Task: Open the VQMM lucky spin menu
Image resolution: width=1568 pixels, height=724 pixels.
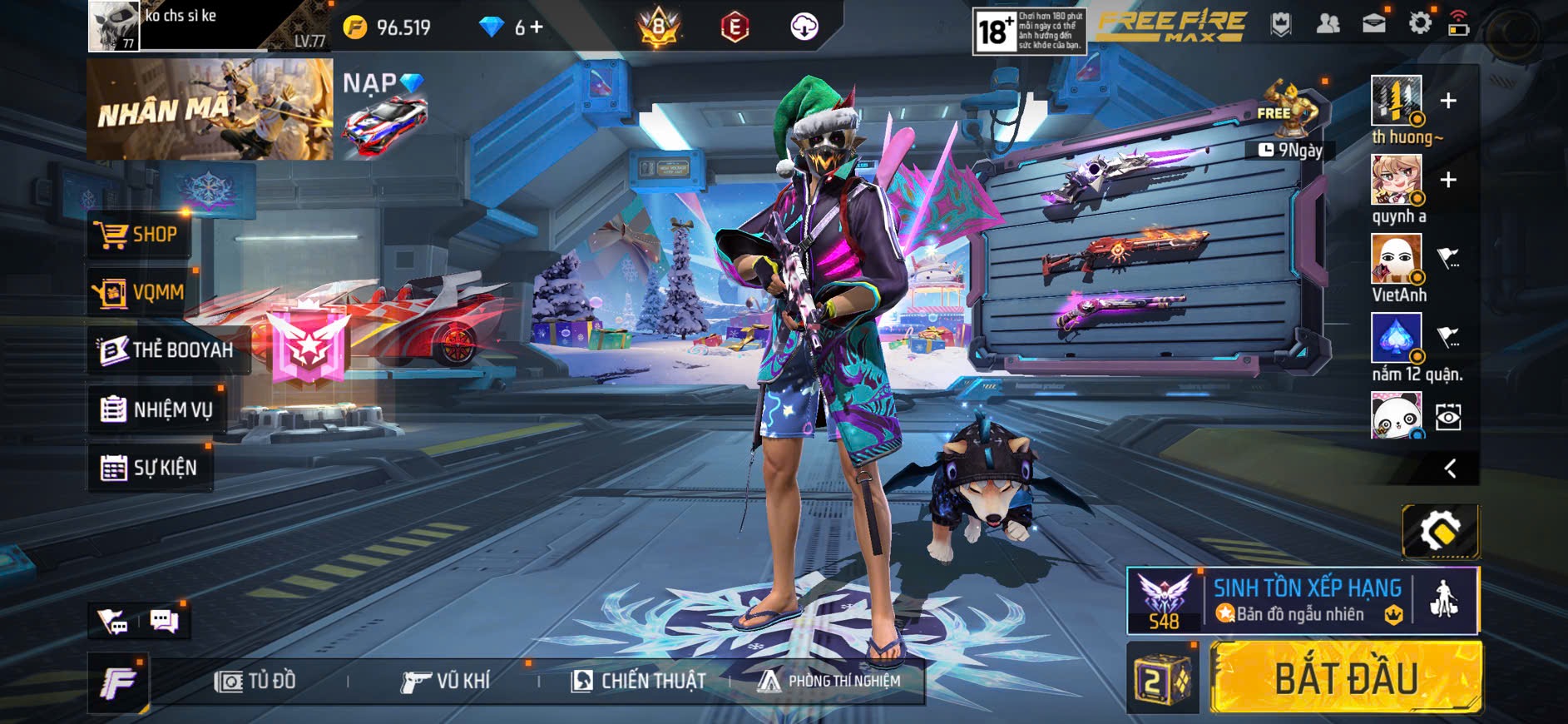Action: [x=139, y=292]
